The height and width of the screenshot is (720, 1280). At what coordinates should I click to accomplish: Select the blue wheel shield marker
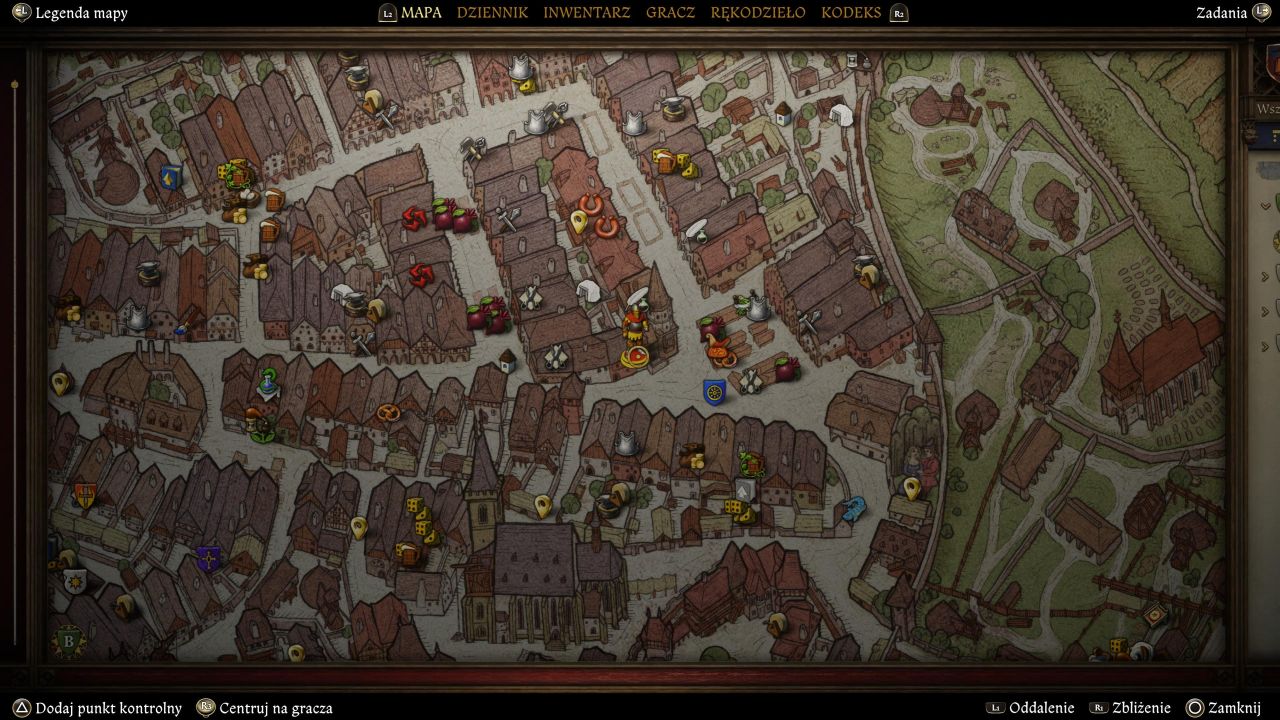coord(714,391)
